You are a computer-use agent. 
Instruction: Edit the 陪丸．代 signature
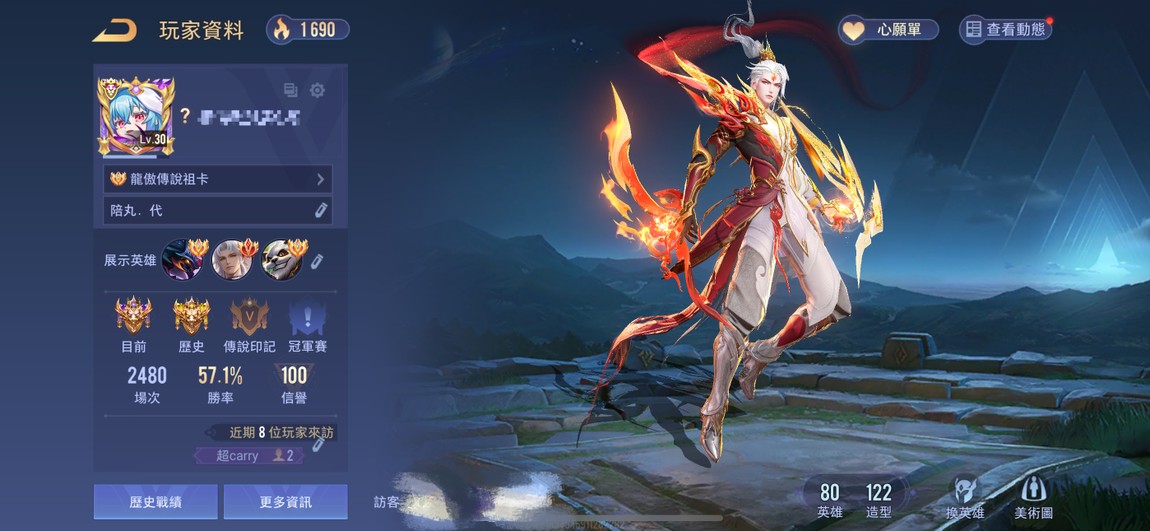(320, 210)
